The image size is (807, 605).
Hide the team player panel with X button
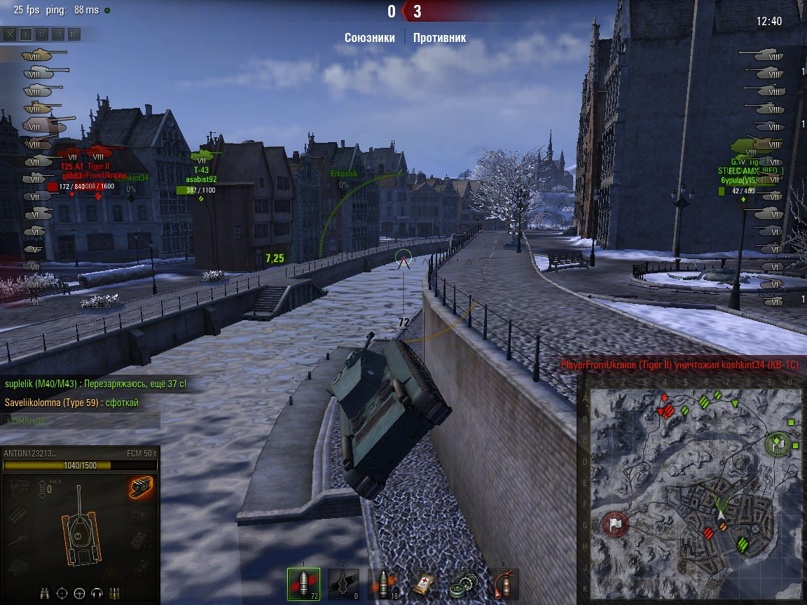(x=10, y=34)
